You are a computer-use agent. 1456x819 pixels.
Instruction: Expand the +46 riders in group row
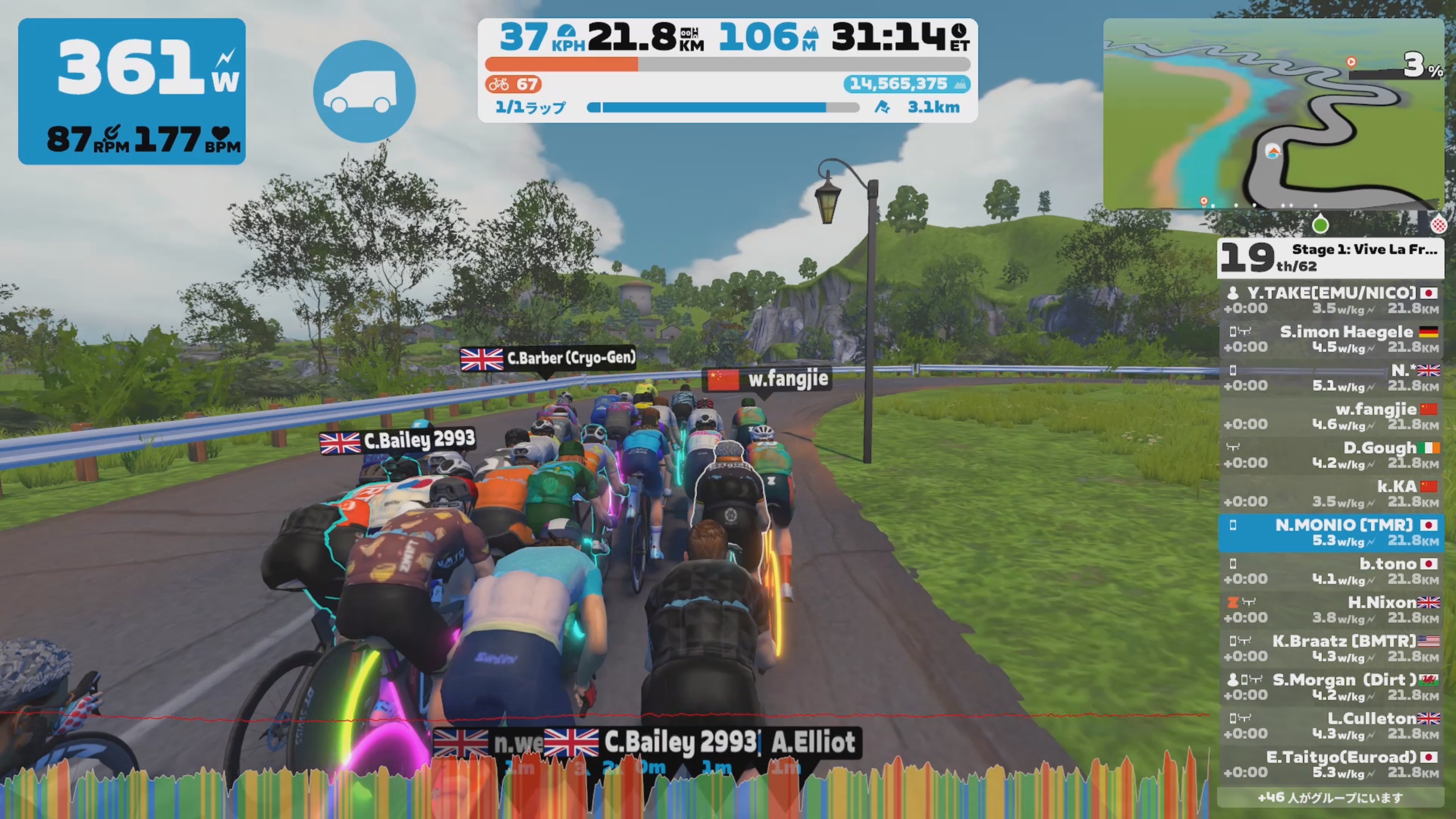click(1330, 797)
